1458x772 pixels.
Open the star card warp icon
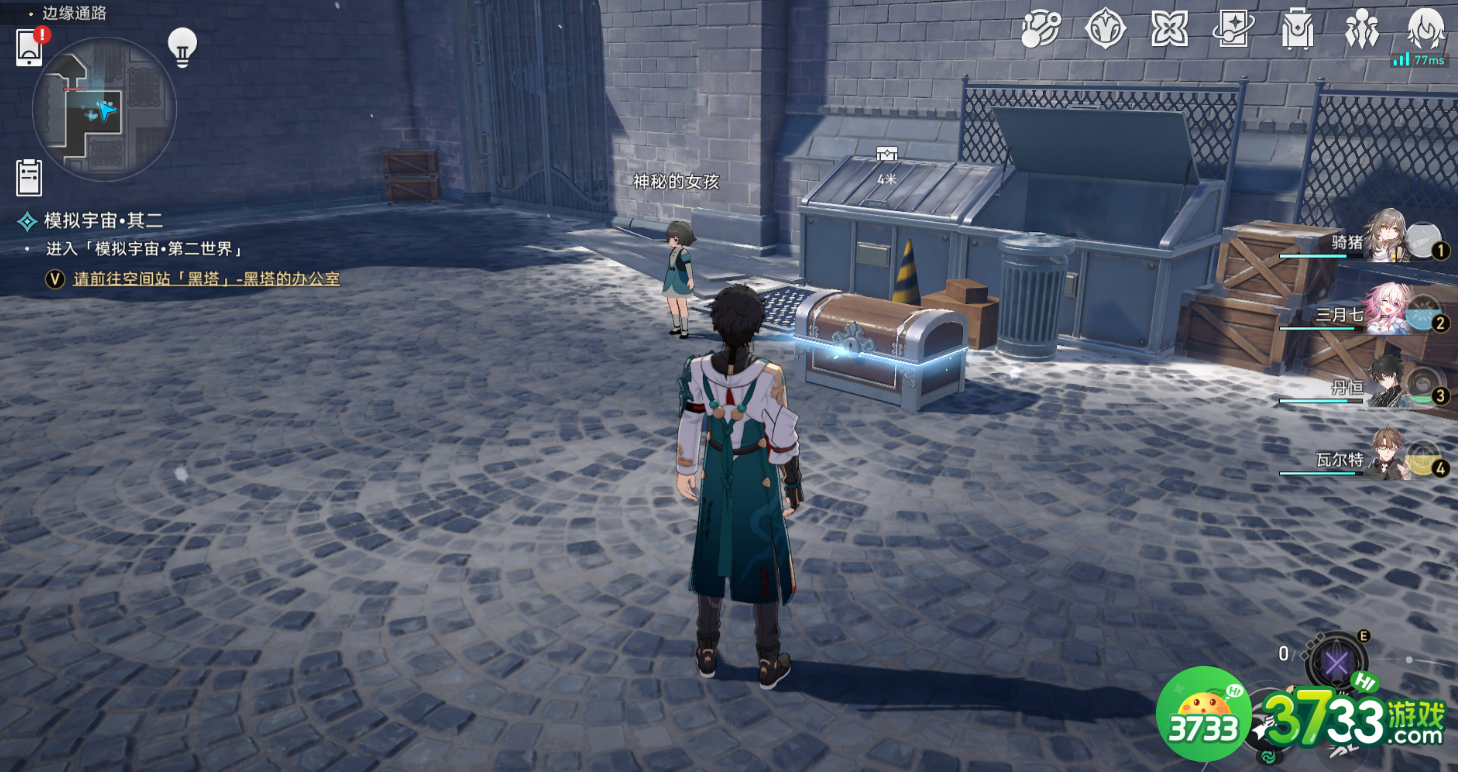(x=1232, y=30)
